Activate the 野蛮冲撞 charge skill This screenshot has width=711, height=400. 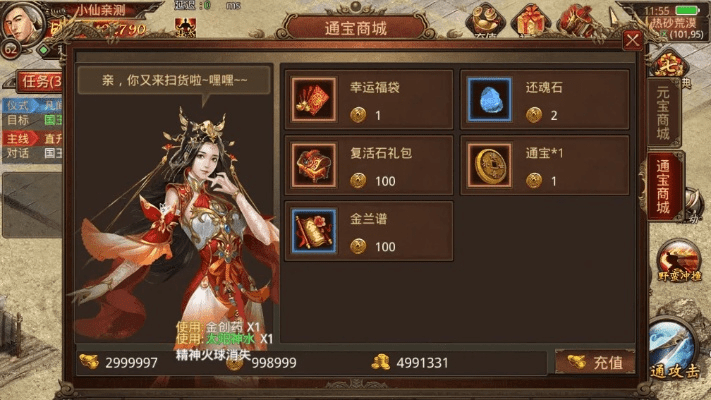coord(678,264)
